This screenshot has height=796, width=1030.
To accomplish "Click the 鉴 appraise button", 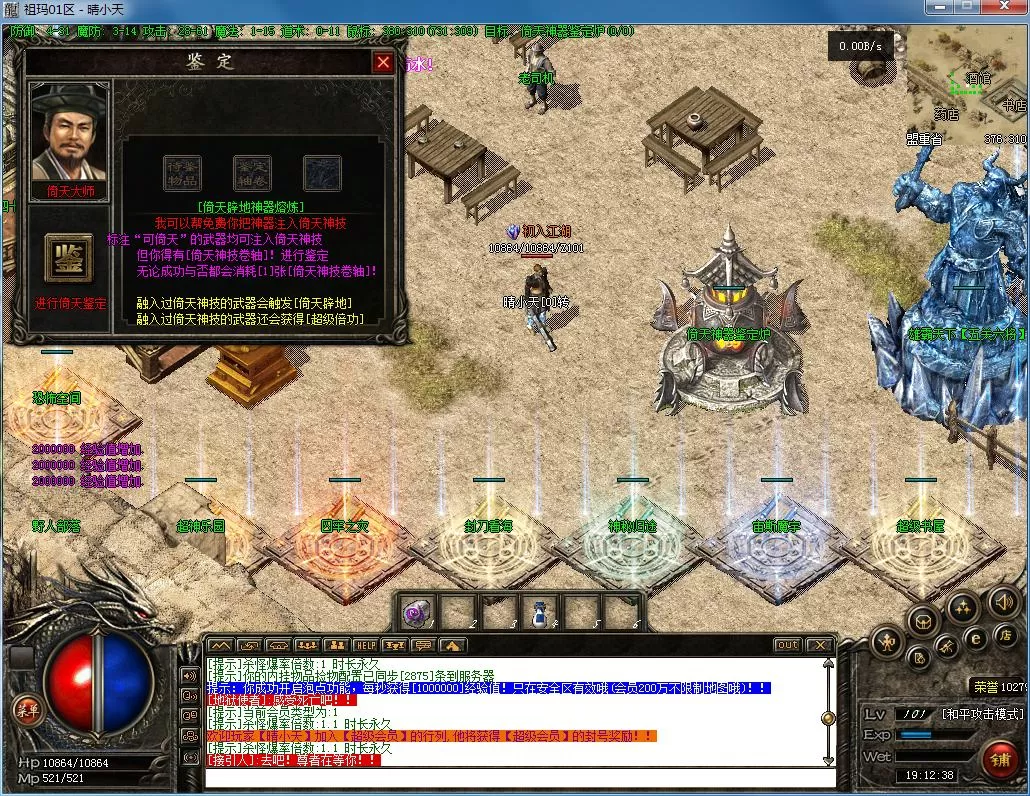I will click(x=69, y=258).
